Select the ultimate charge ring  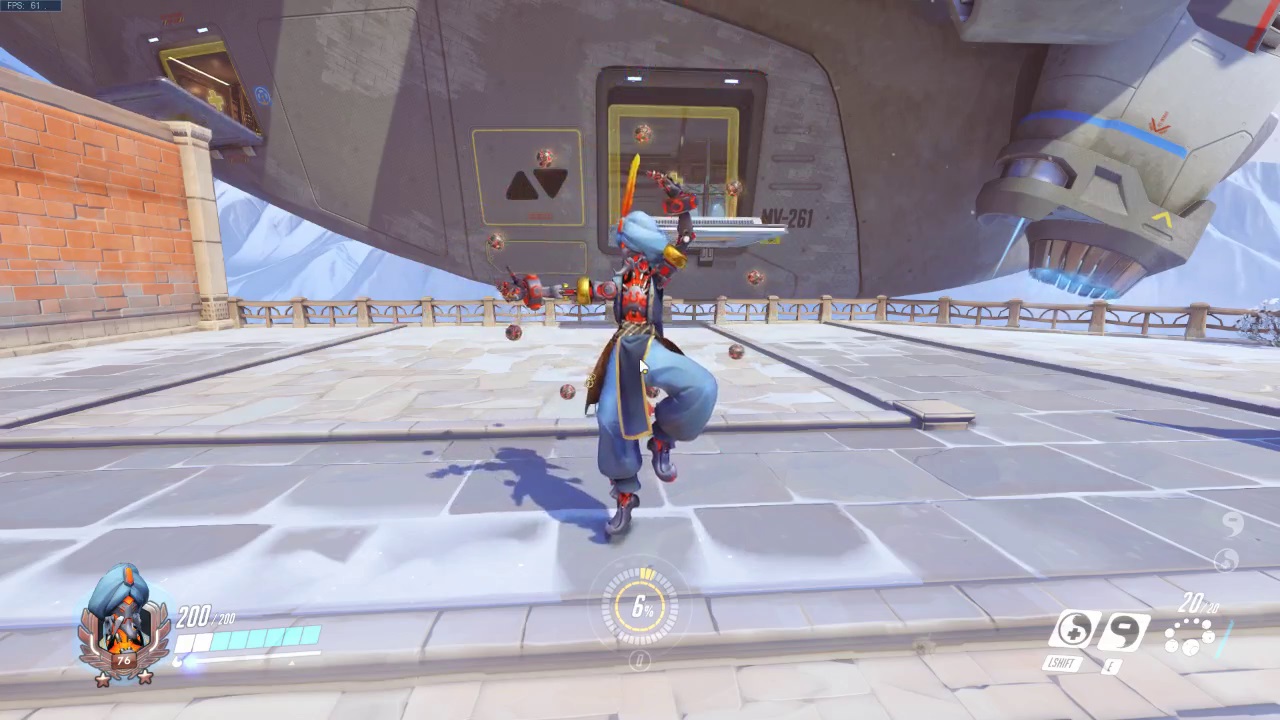pos(641,606)
